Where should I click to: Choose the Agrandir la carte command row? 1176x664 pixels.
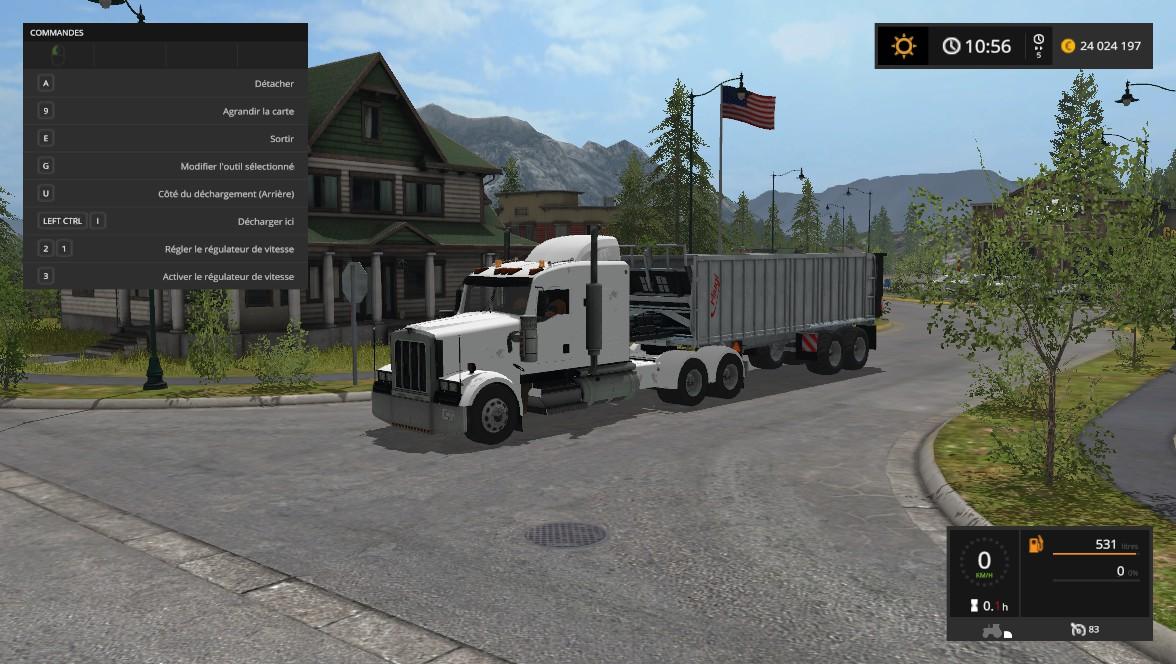coord(165,111)
